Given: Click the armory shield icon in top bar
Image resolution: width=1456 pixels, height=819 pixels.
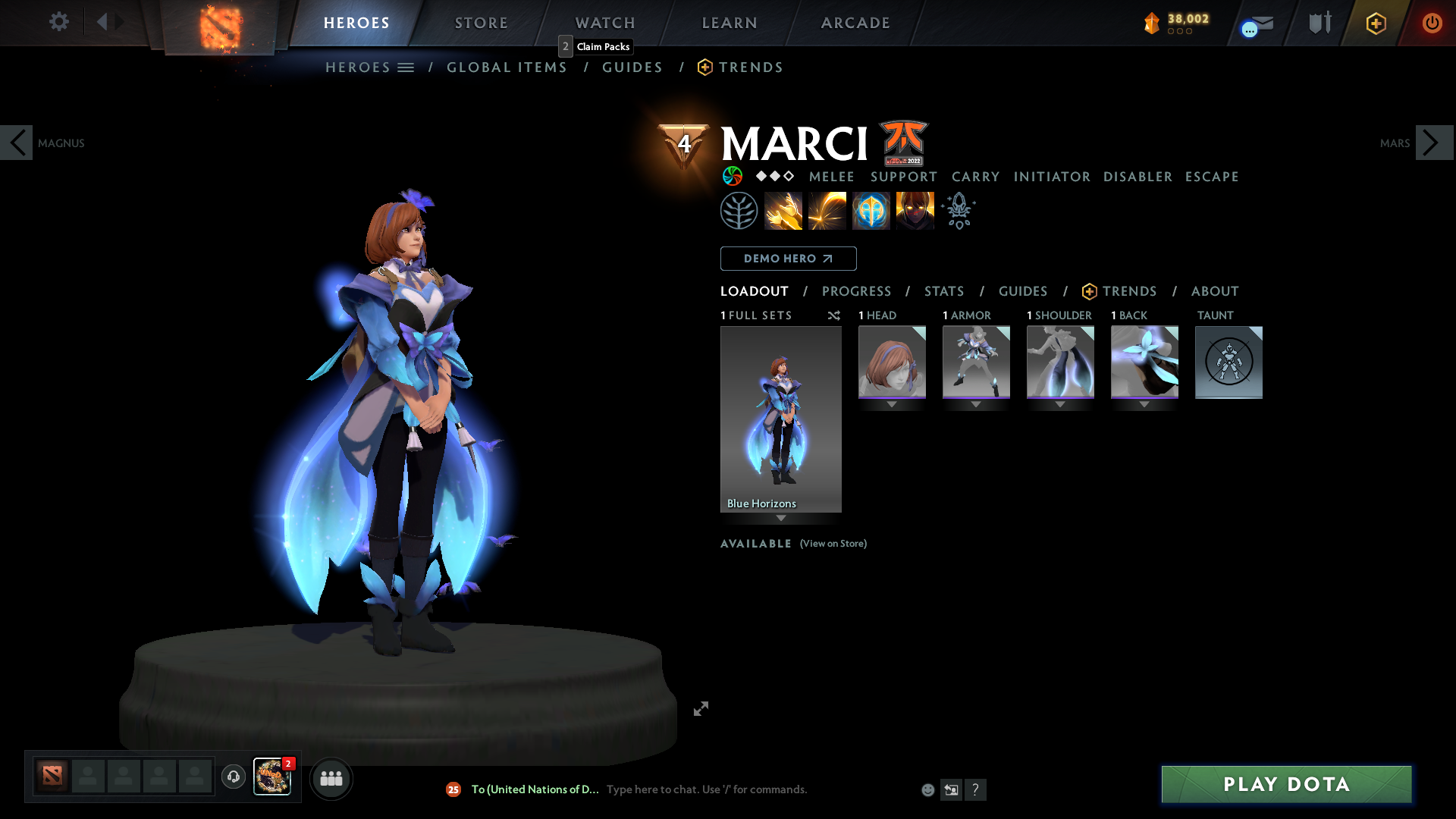Looking at the screenshot, I should (1319, 23).
